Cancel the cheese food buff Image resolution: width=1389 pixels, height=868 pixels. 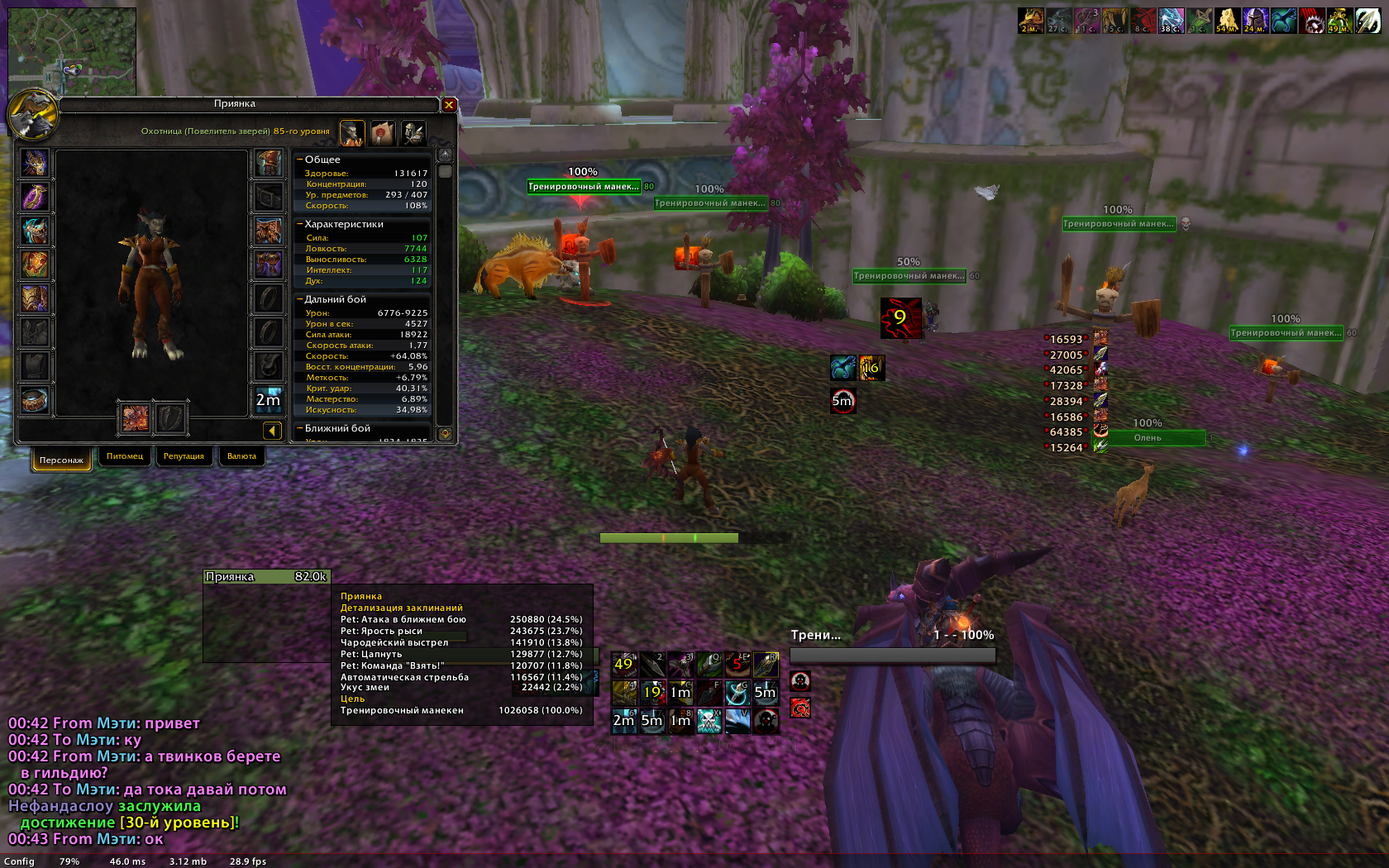[x=1226, y=21]
